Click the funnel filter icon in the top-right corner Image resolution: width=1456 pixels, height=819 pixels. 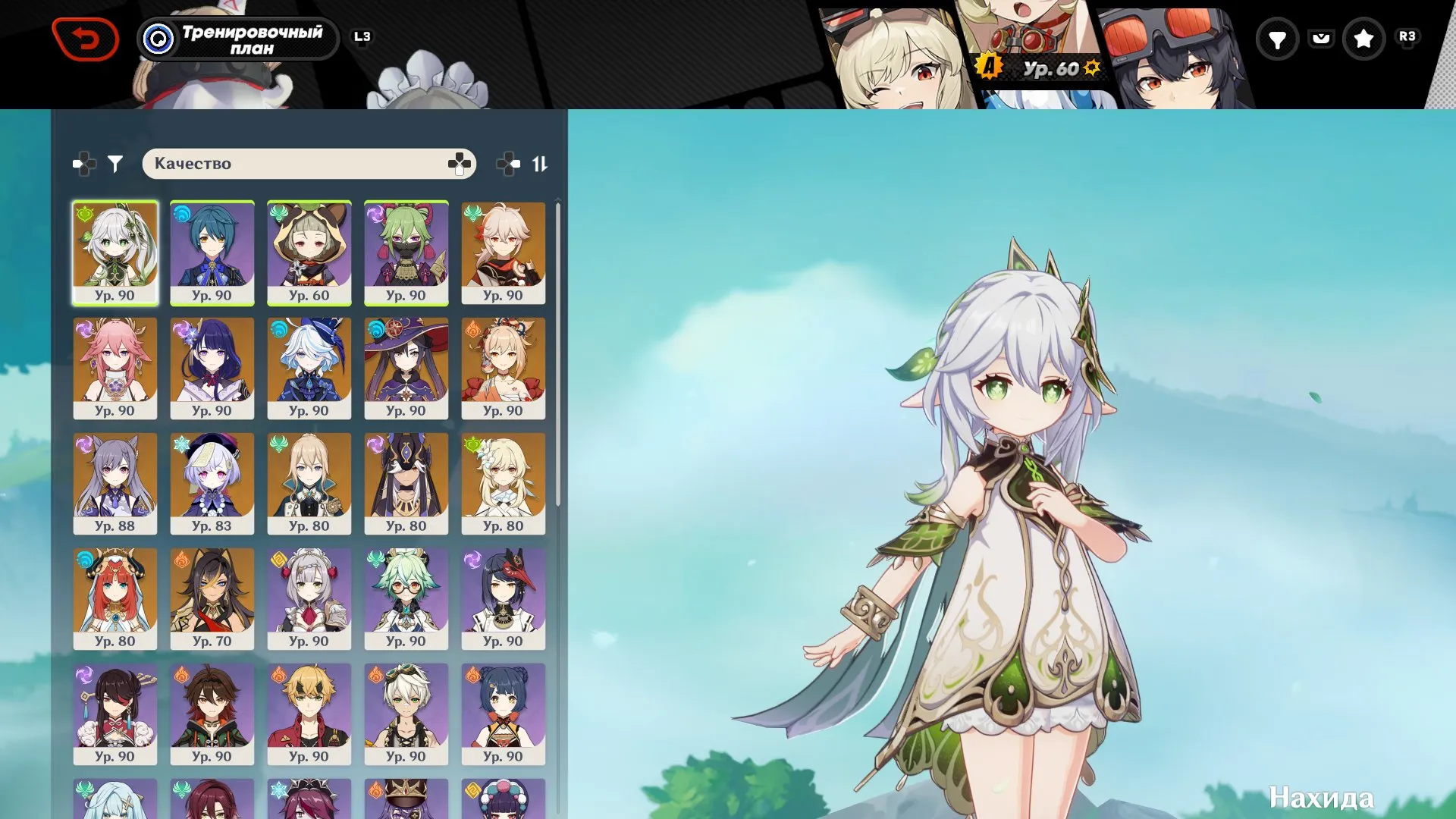point(1278,38)
